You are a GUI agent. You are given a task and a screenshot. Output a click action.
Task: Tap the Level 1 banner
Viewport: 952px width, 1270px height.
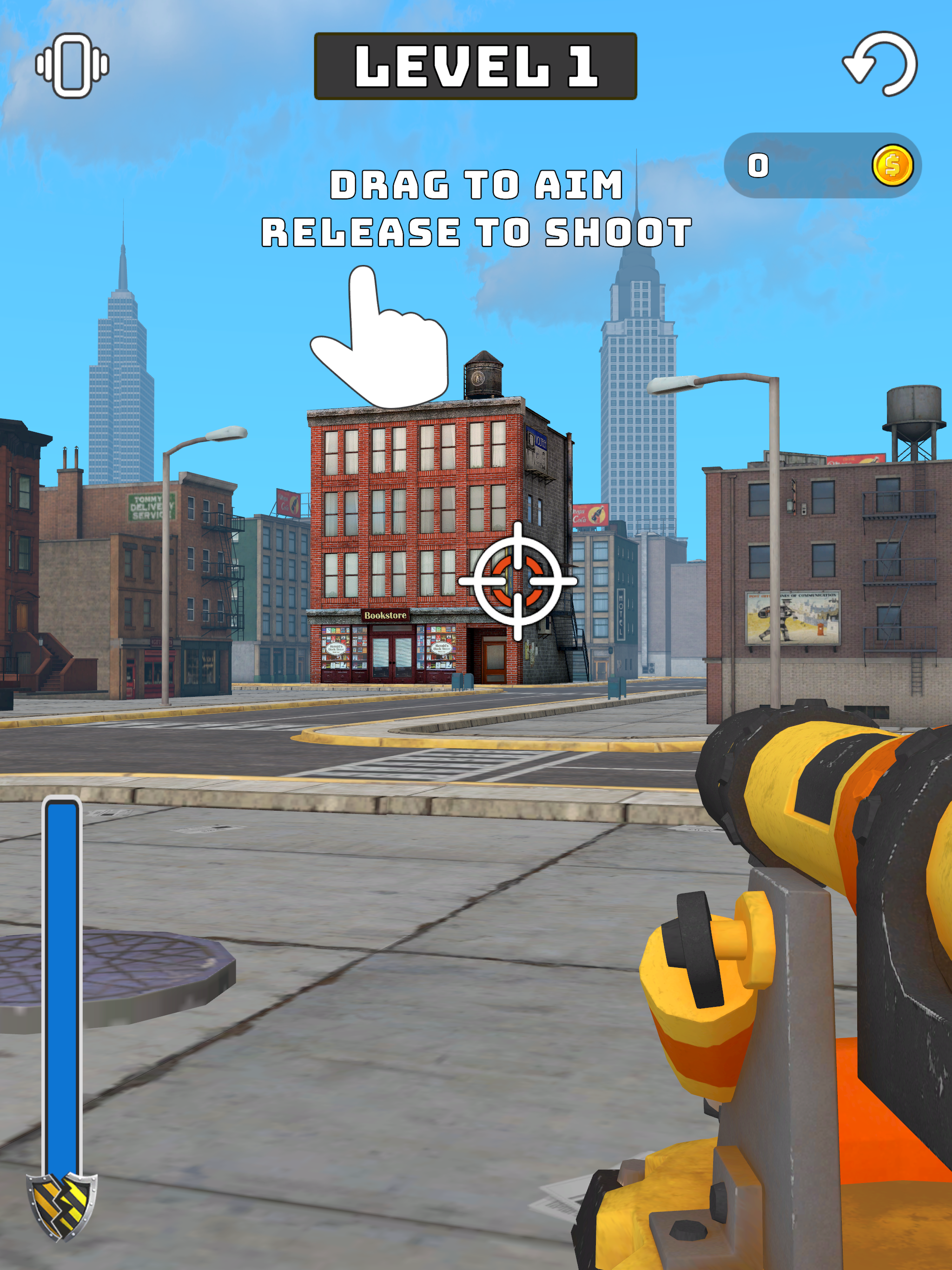pos(476,65)
